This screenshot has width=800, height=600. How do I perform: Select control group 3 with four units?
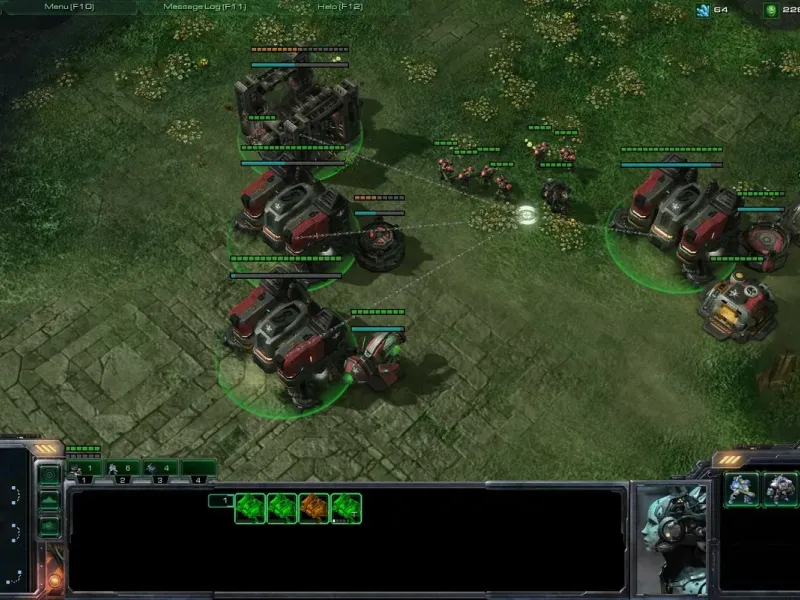click(x=158, y=468)
